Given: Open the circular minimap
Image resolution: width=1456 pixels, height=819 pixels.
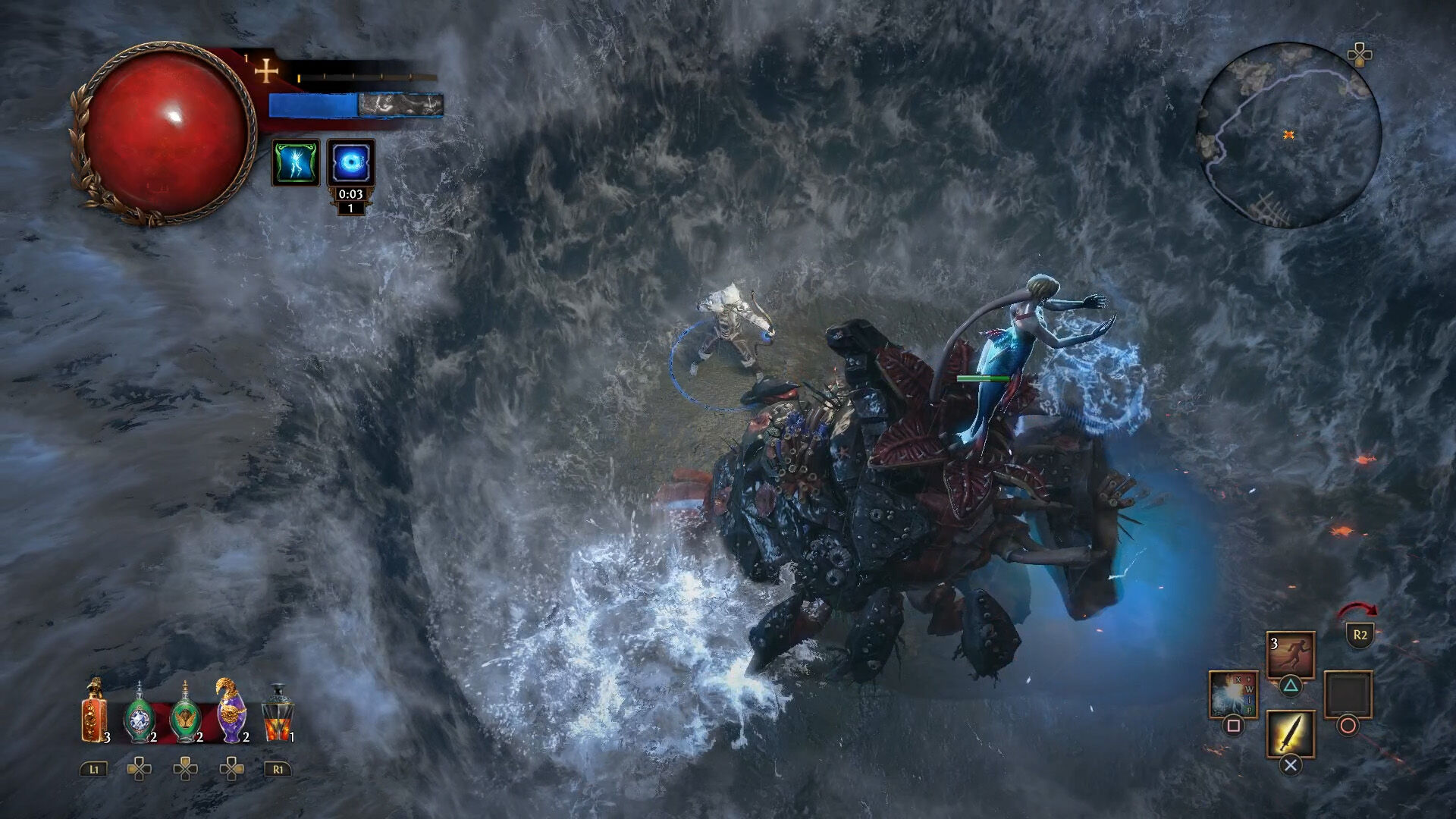Looking at the screenshot, I should [1288, 135].
